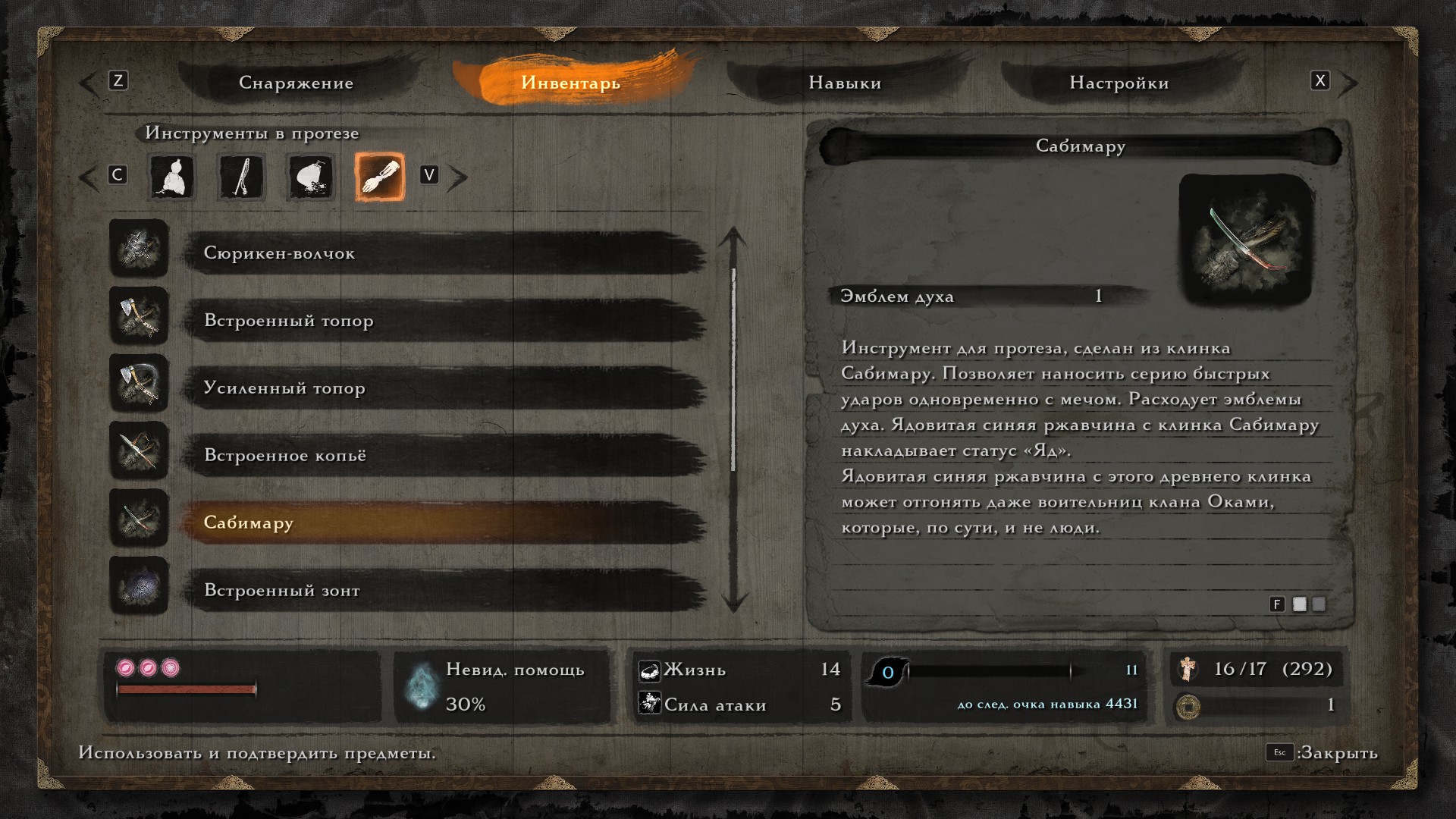Select the Инвентарь tab
The height and width of the screenshot is (819, 1456).
[x=570, y=83]
